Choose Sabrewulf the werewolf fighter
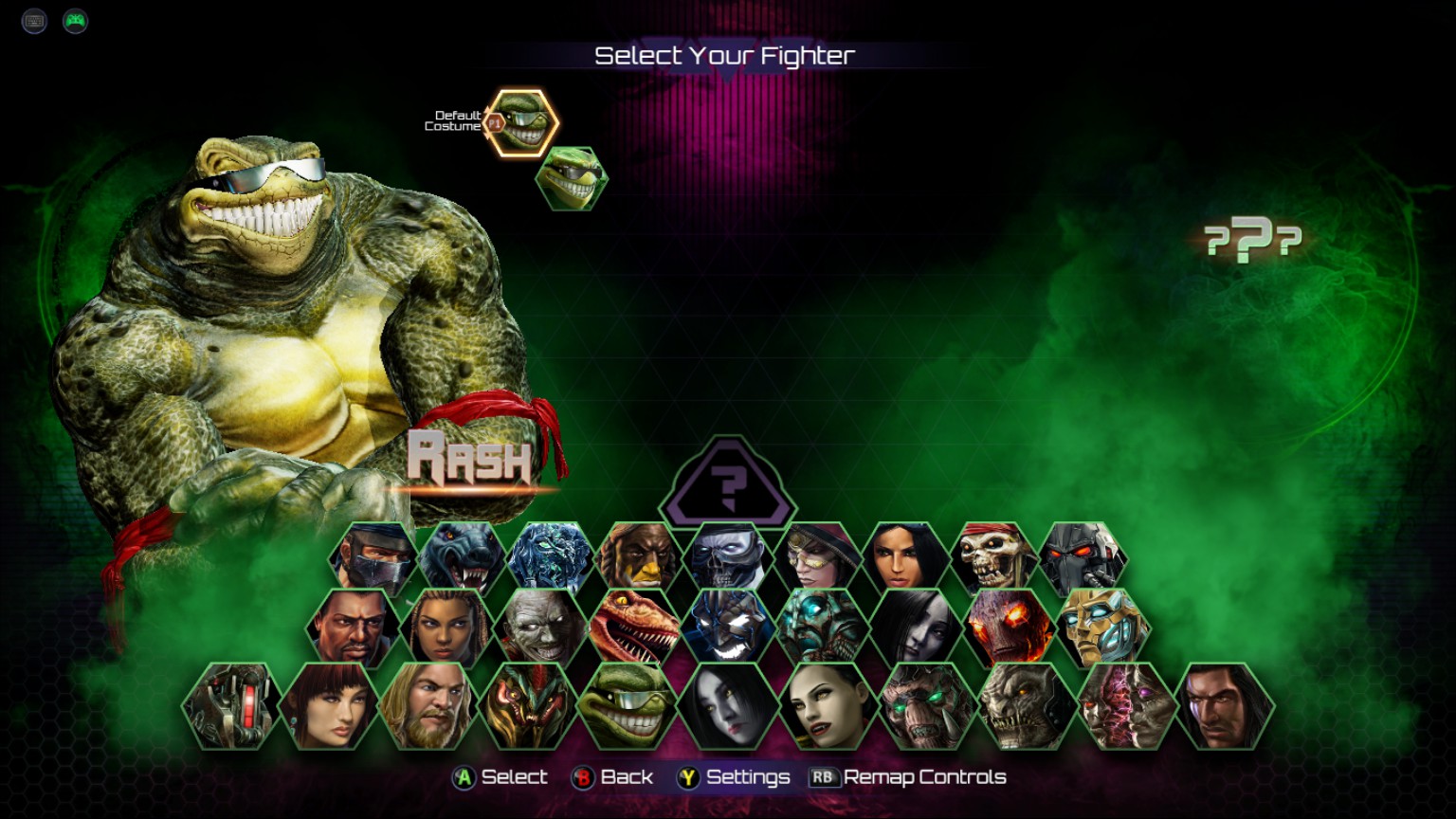 coord(461,560)
